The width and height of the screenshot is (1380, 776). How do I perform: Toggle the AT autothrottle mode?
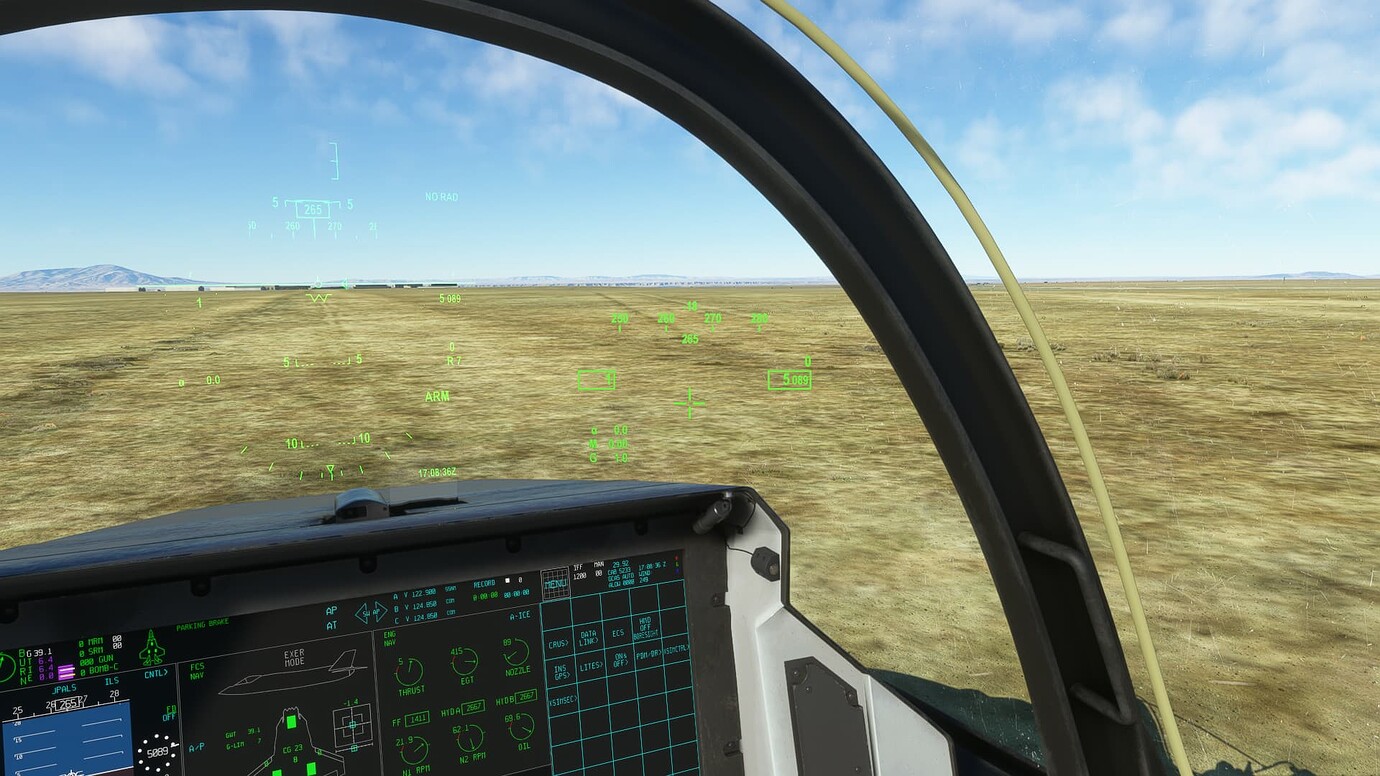click(332, 624)
